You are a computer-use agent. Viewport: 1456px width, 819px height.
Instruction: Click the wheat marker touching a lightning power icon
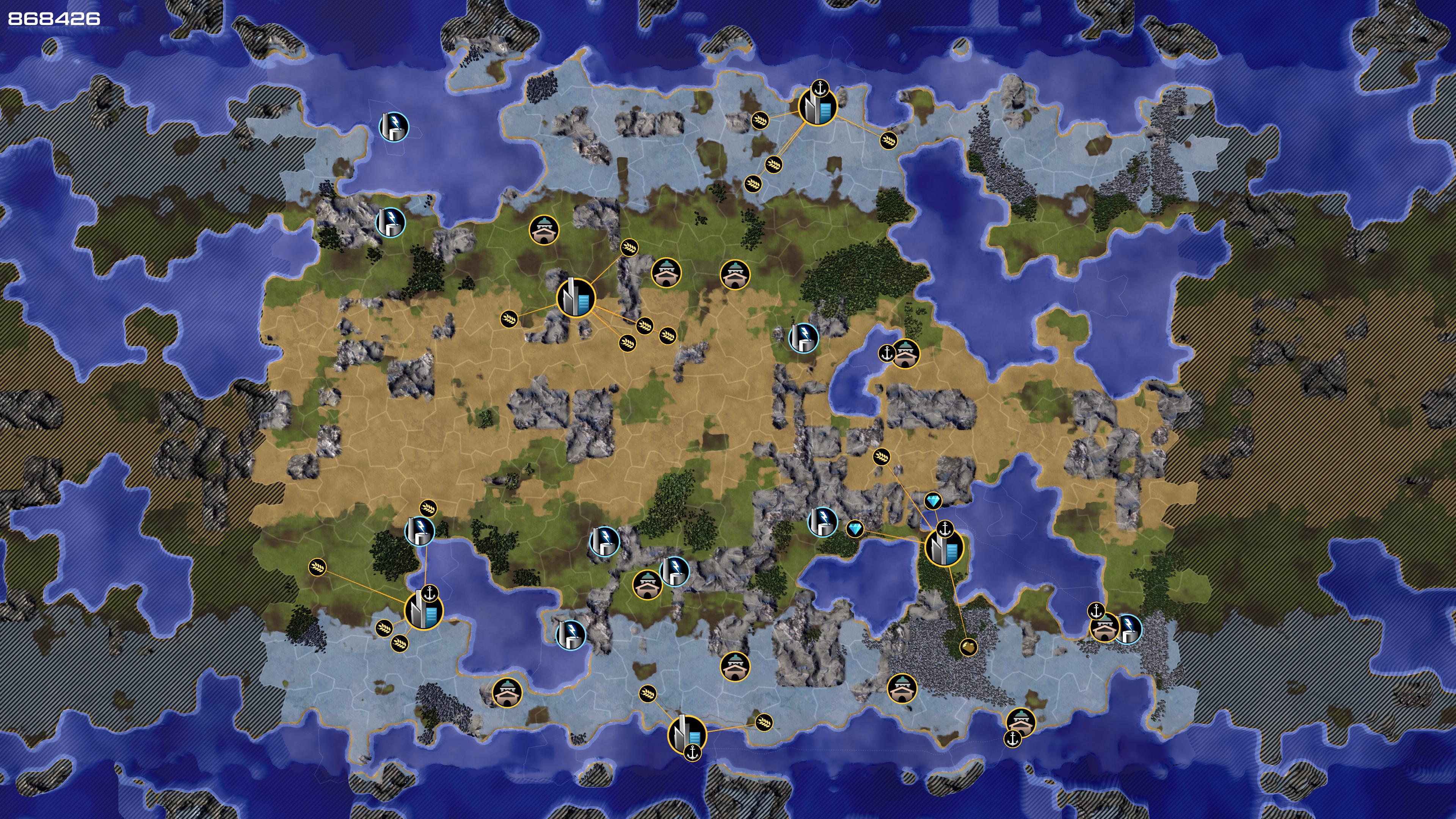coord(428,508)
